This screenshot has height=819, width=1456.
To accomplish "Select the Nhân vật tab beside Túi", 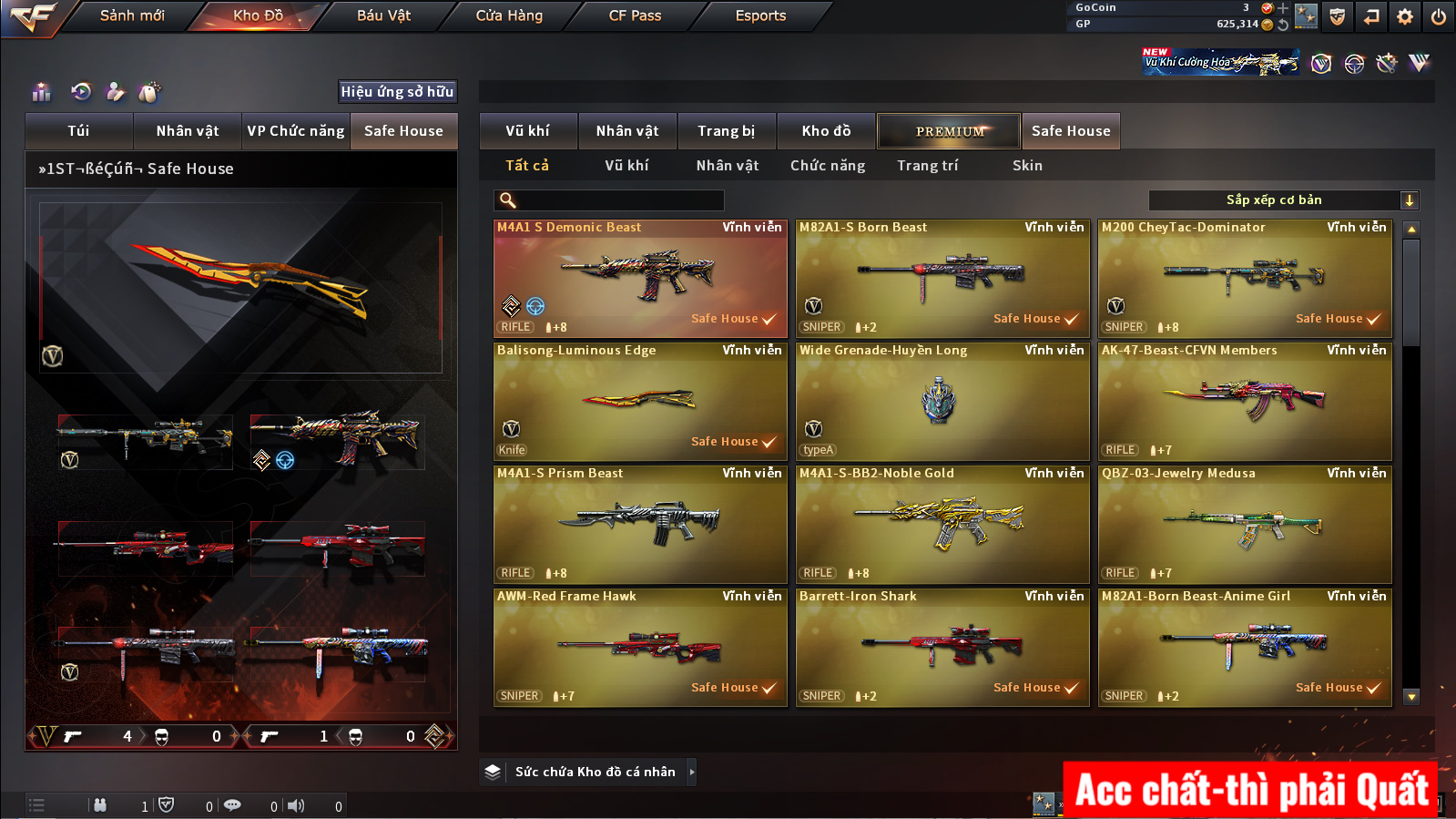I will coord(188,131).
